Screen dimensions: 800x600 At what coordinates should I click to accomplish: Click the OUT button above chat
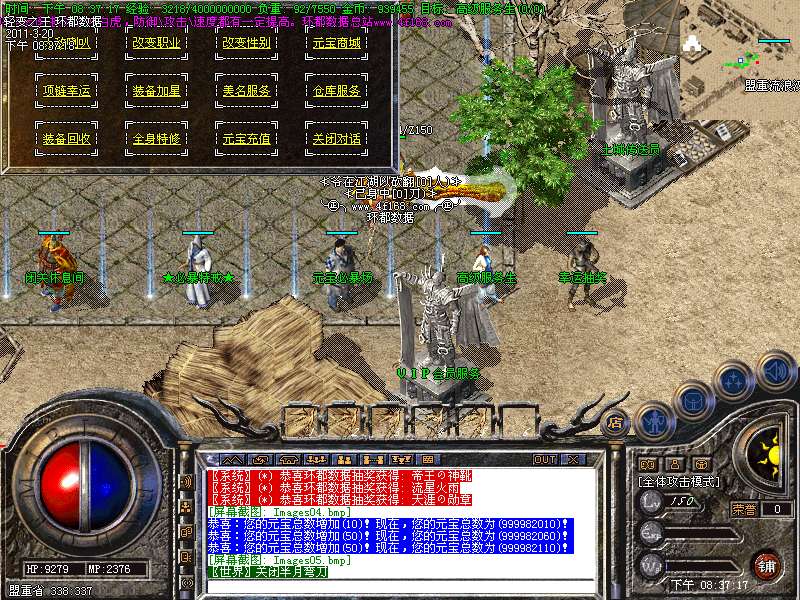pyautogui.click(x=544, y=459)
